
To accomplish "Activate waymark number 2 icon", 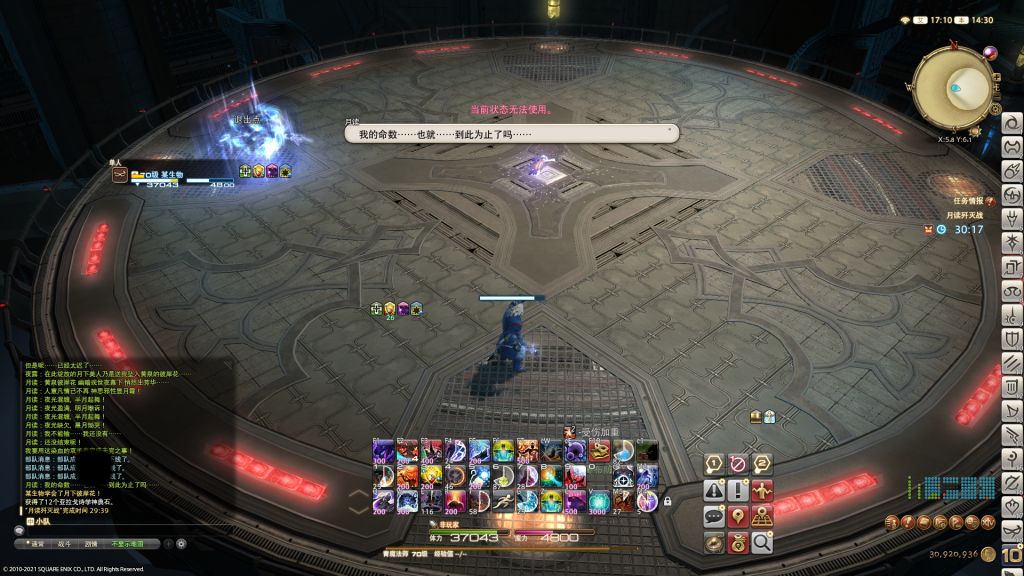I will pyautogui.click(x=762, y=463).
